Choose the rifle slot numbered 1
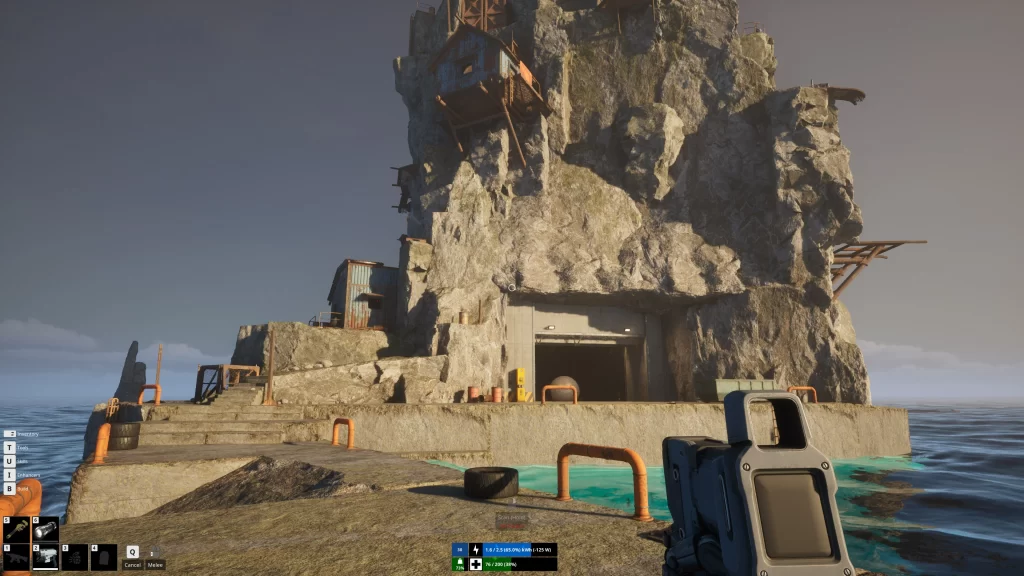Viewport: 1024px width, 576px height. tap(17, 557)
